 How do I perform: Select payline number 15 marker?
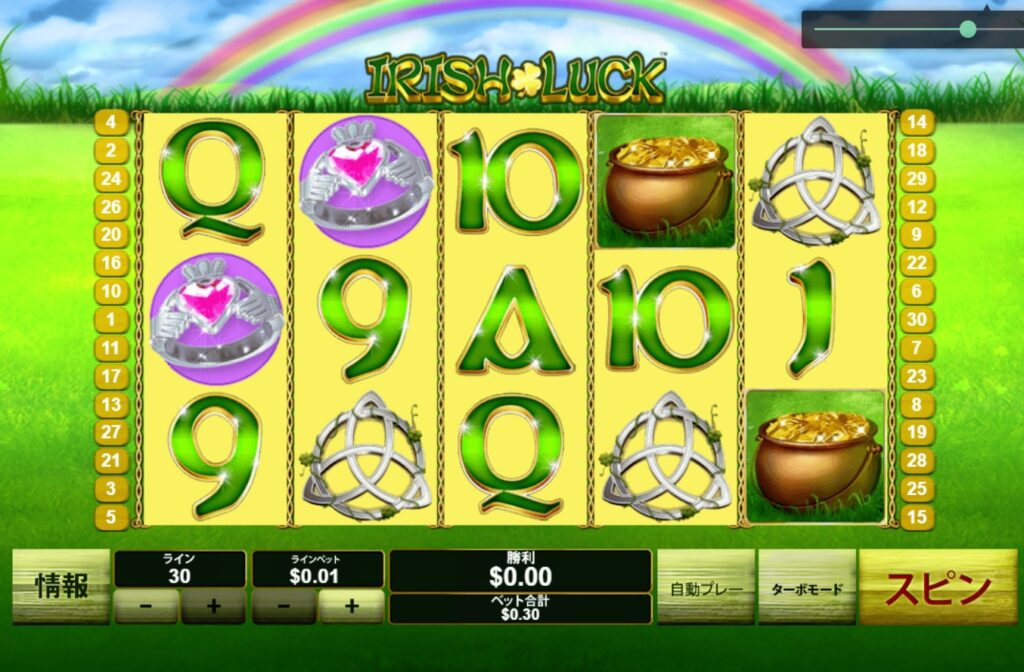coord(917,517)
